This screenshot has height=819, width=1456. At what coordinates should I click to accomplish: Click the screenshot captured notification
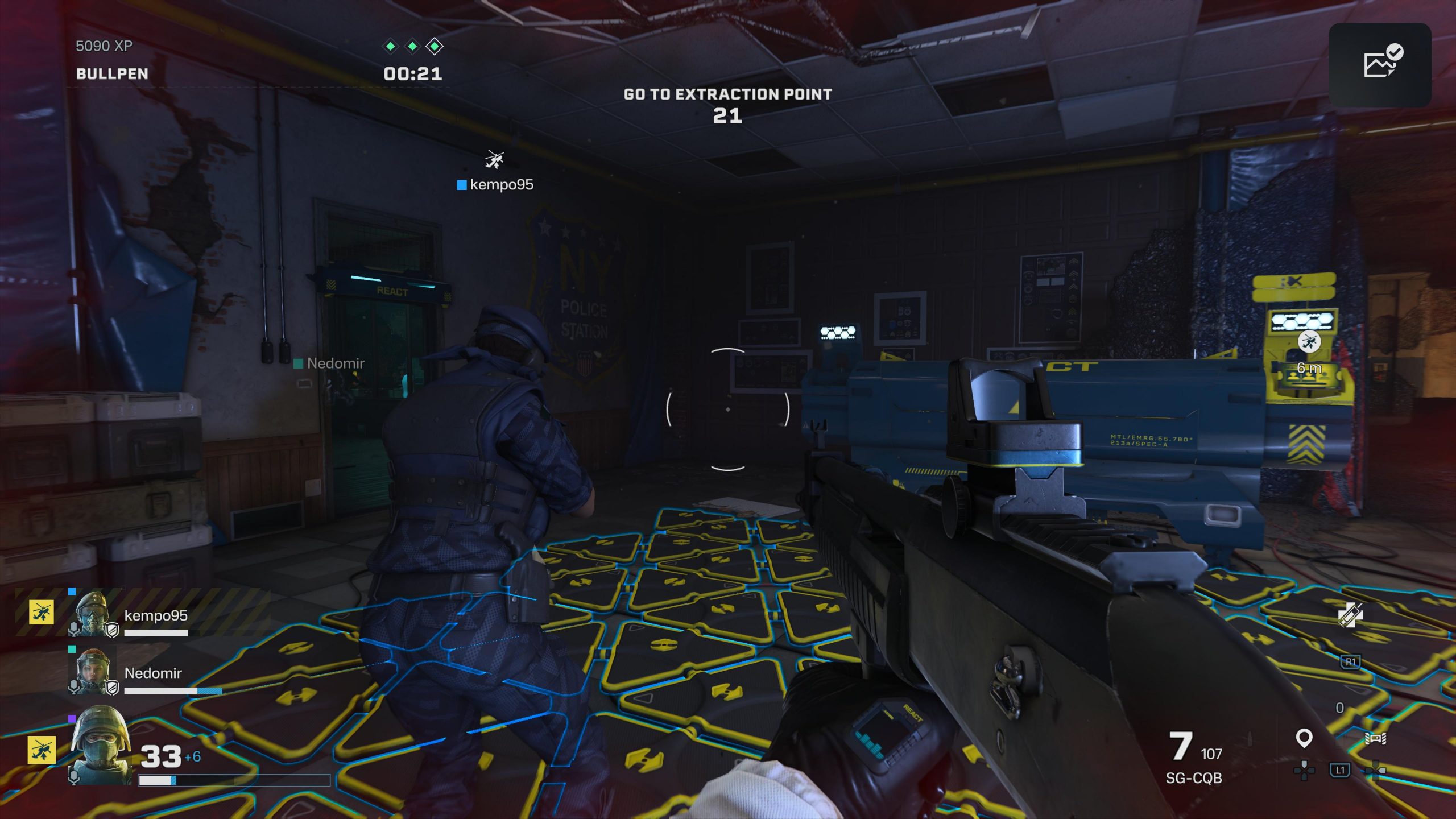coord(1379,65)
